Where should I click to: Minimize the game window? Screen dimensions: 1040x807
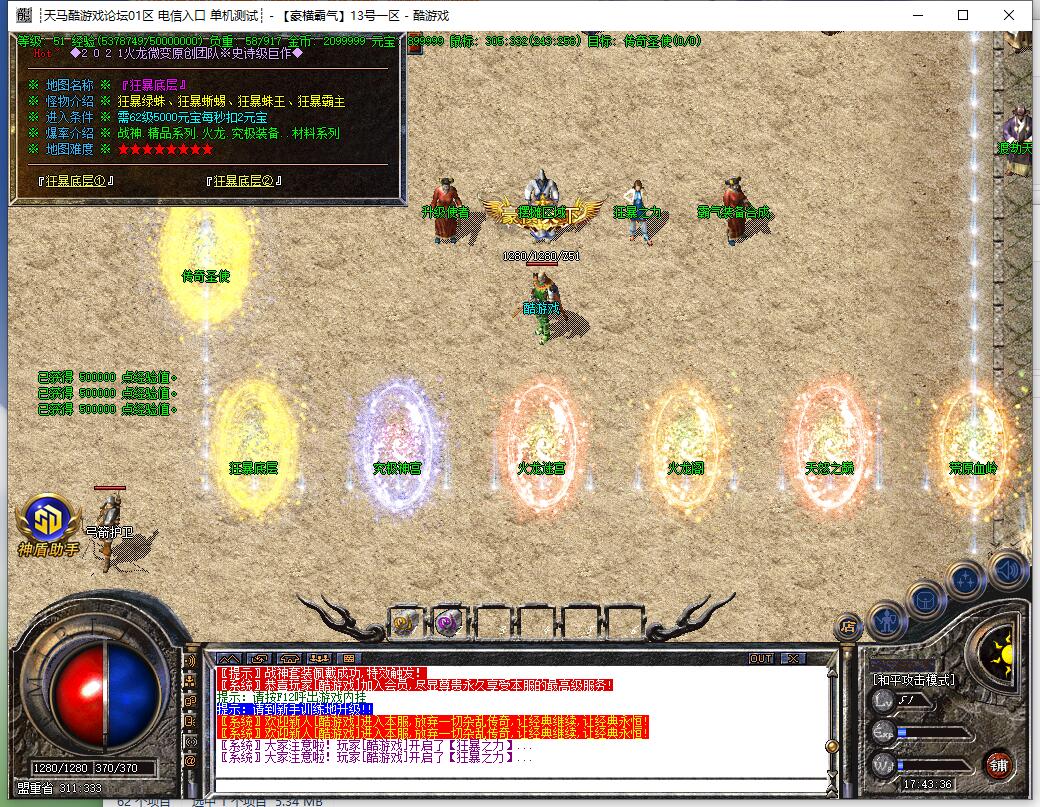917,15
